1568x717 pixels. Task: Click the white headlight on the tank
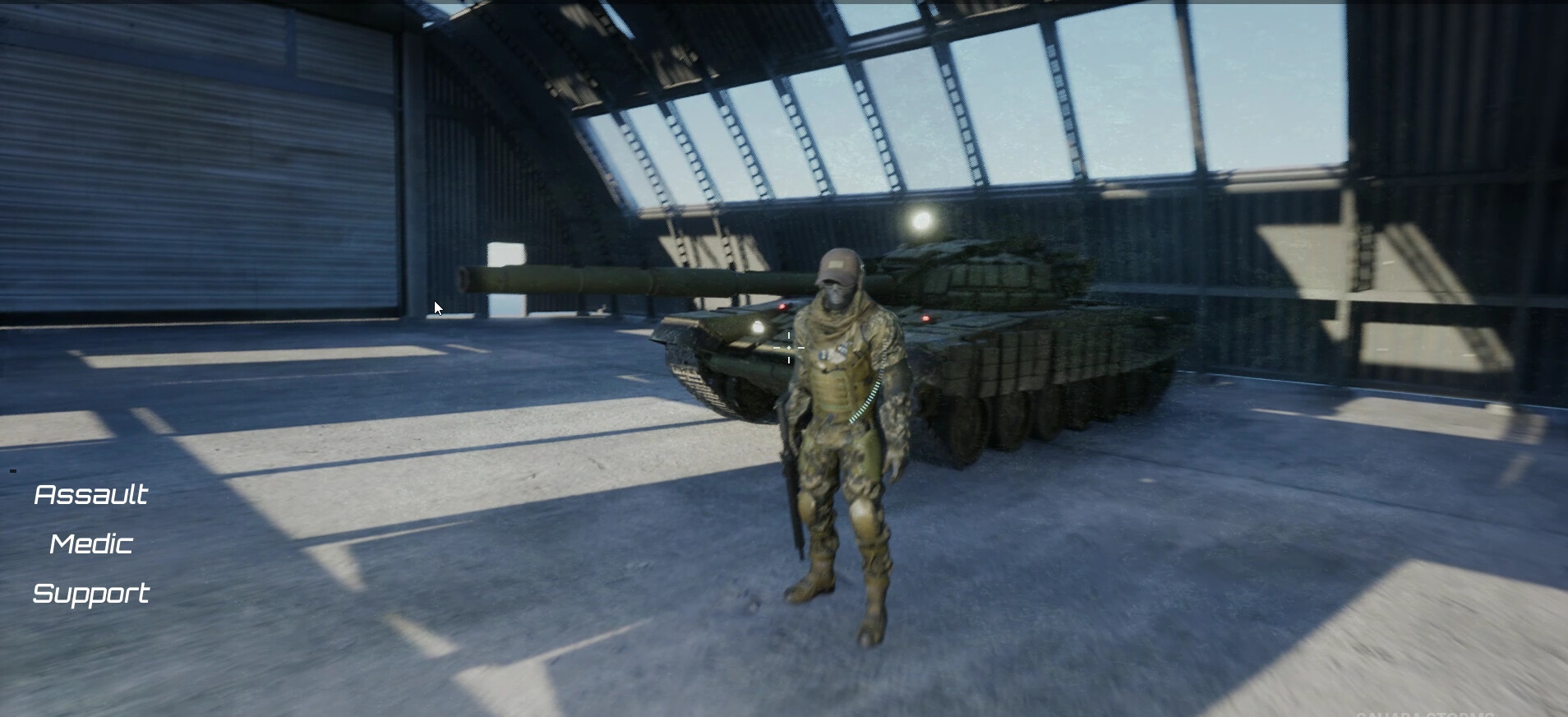758,326
